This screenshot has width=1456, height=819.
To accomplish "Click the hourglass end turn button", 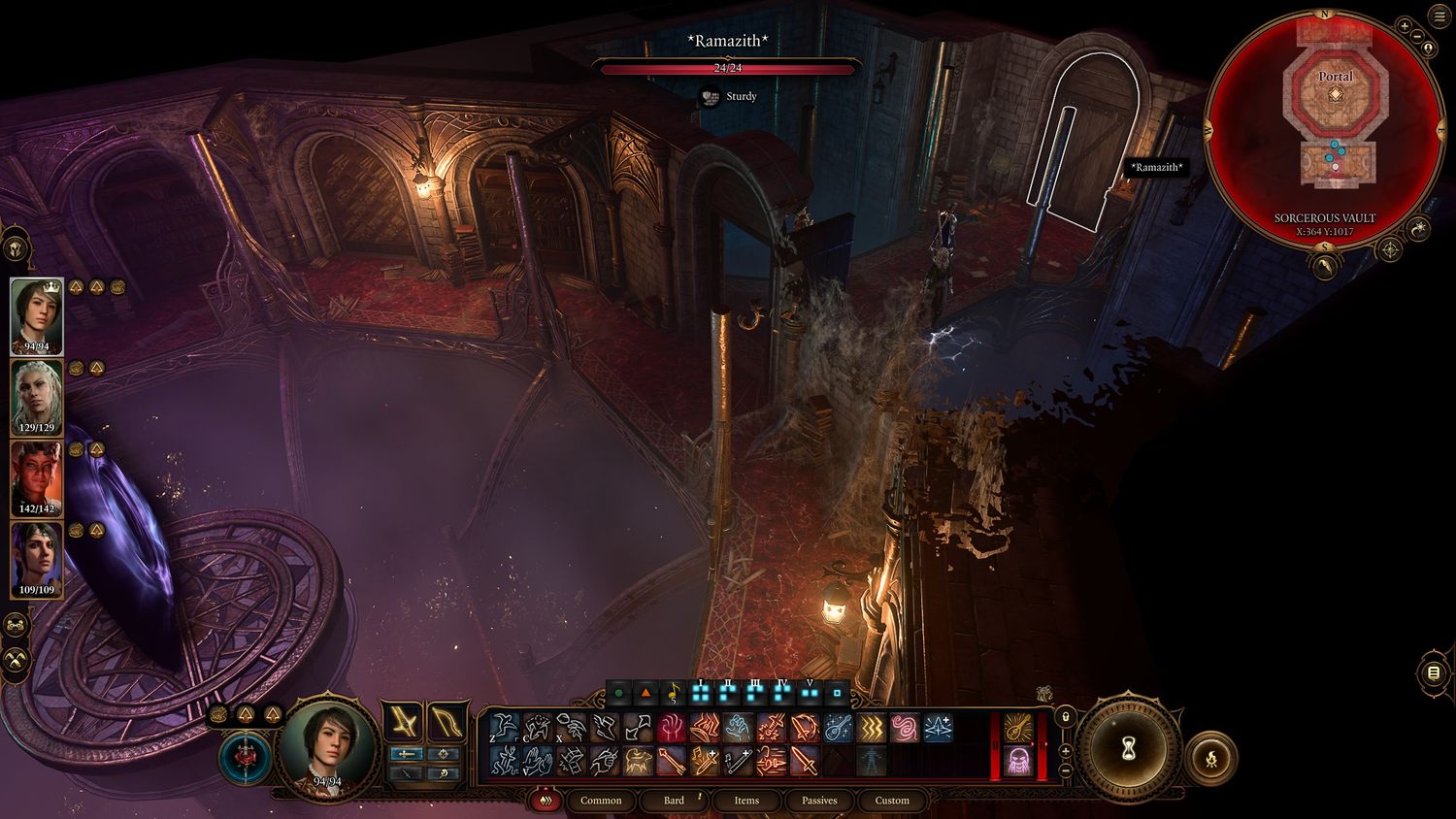I will (1128, 748).
